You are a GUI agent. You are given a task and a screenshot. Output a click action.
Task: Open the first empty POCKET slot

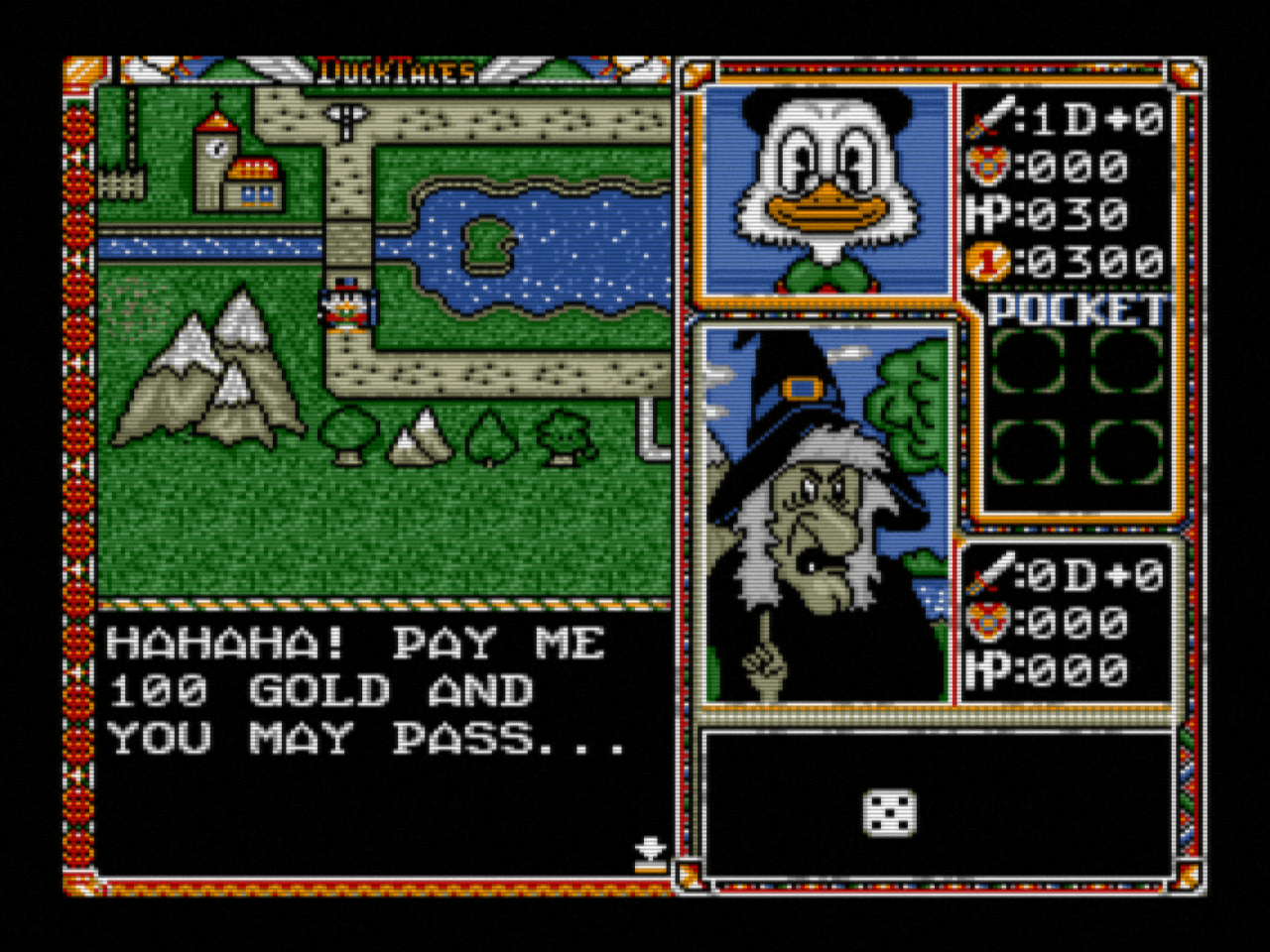1026,362
